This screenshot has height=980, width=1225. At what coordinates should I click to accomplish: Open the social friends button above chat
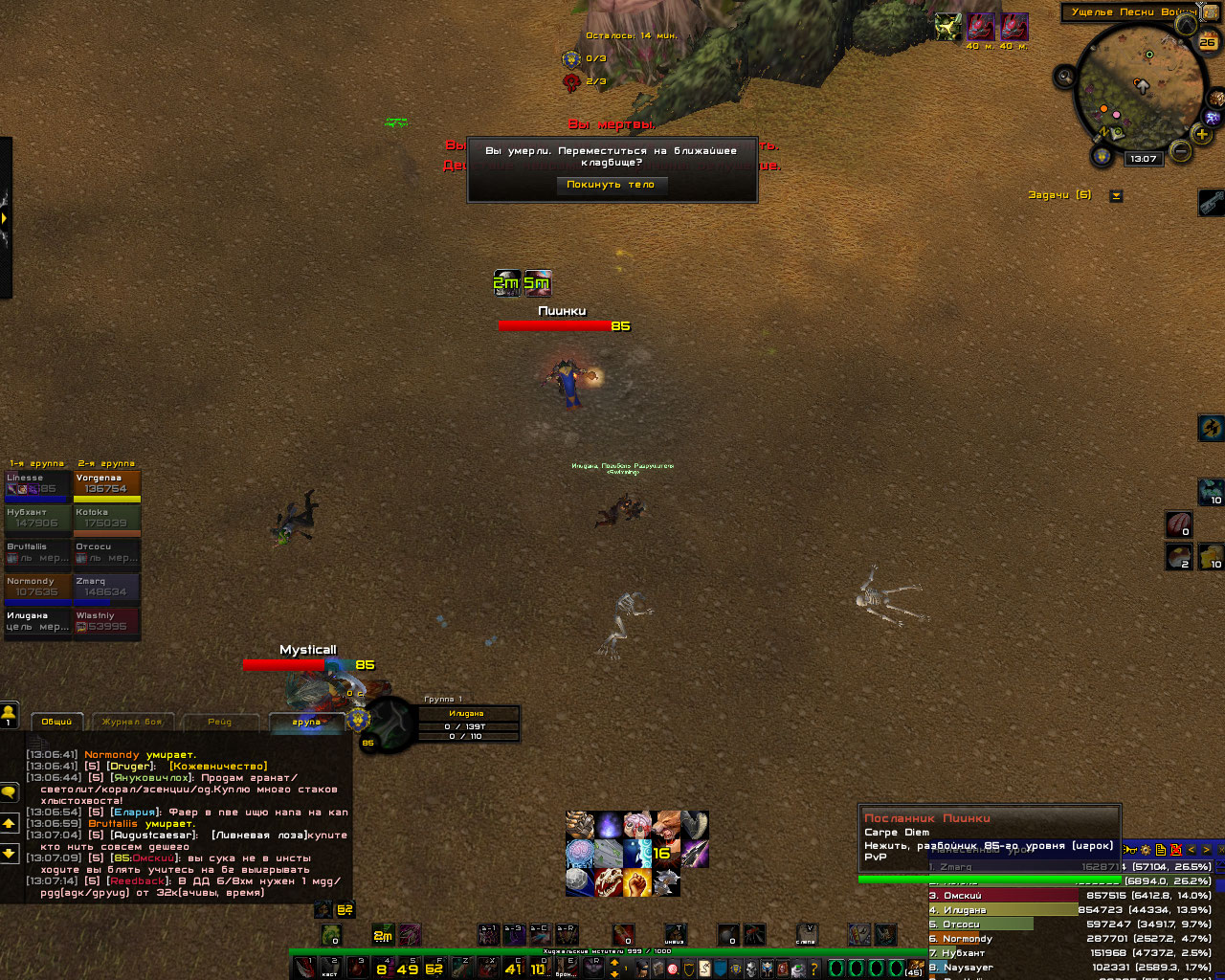(9, 714)
